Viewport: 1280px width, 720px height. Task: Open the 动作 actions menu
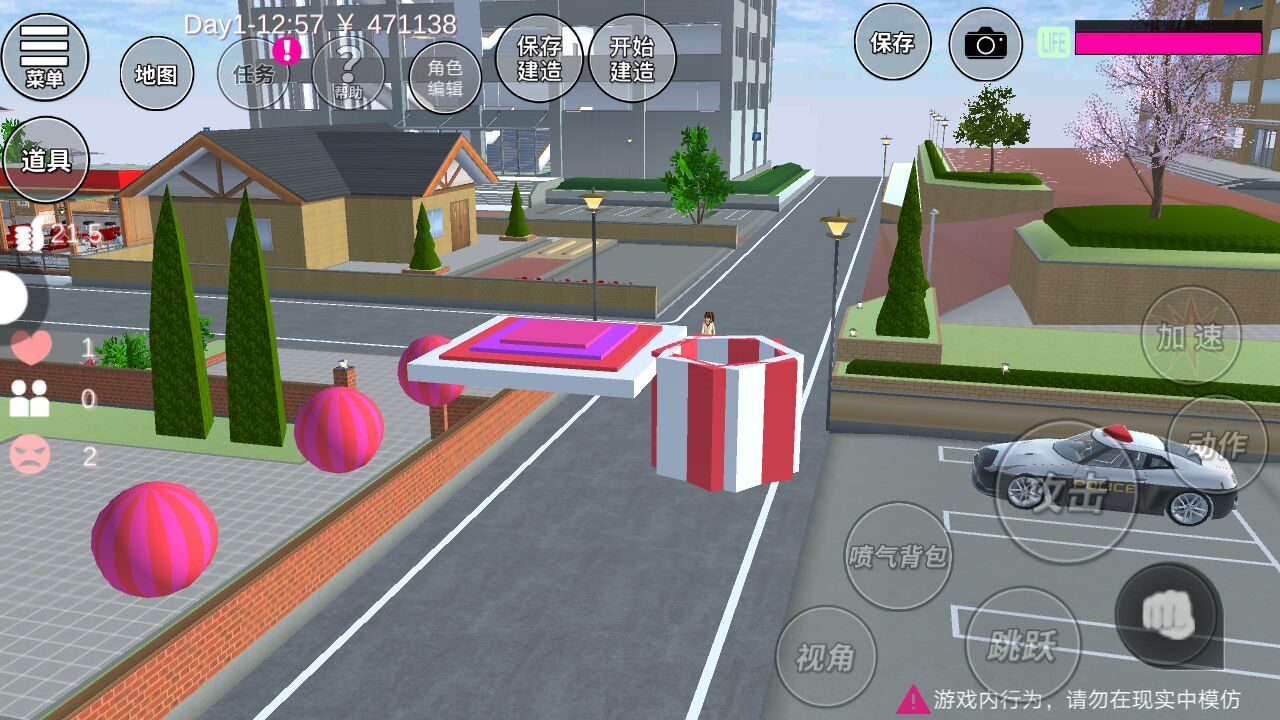1217,444
